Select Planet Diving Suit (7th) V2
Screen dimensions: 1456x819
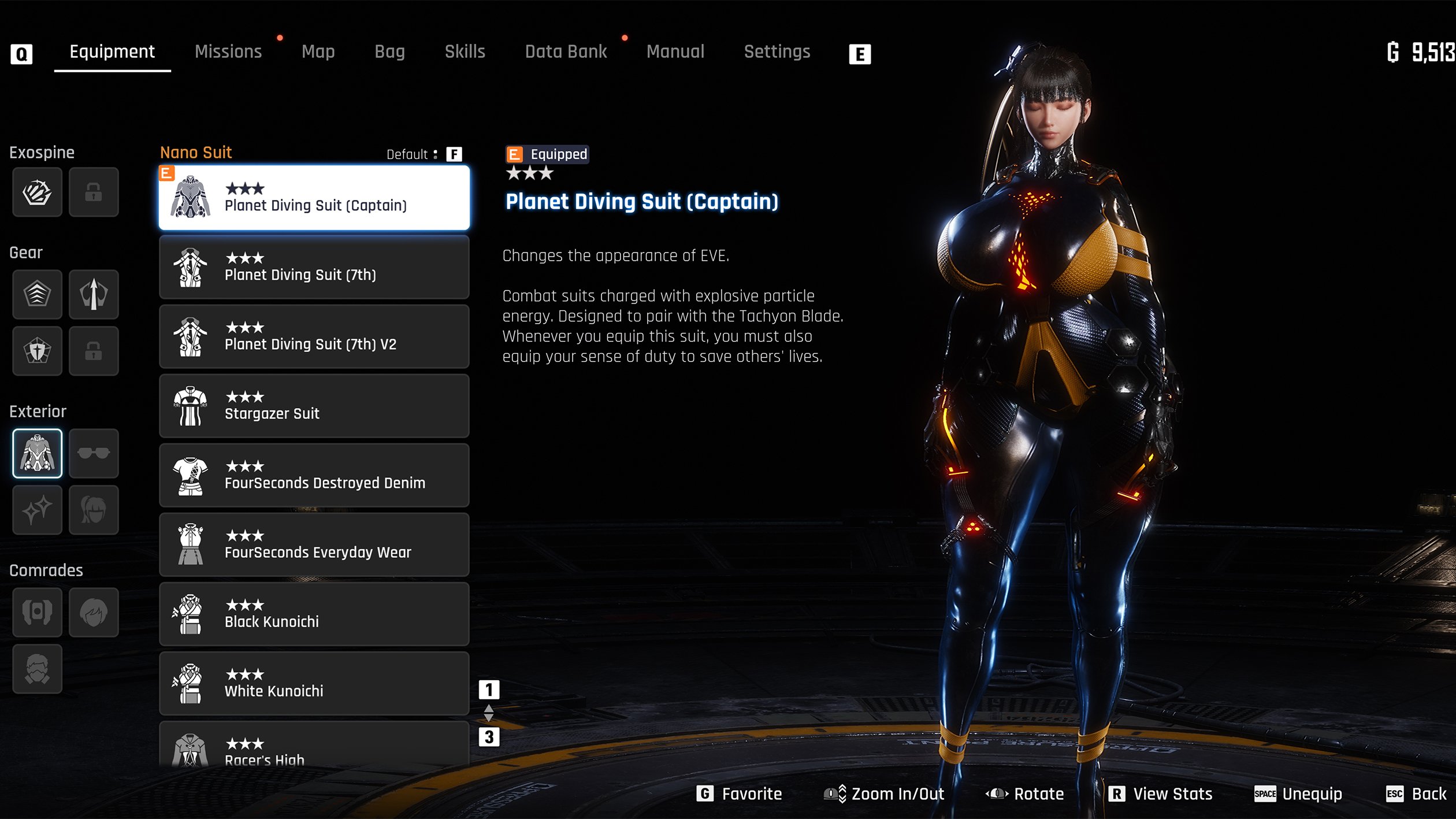pyautogui.click(x=314, y=337)
